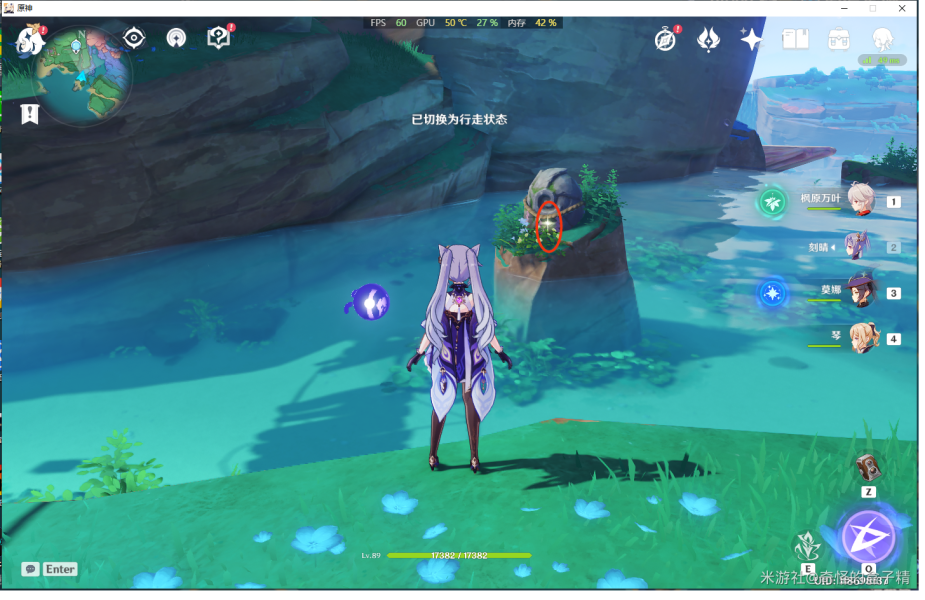
Task: Open the adventurer handbook book icon
Action: 795,39
